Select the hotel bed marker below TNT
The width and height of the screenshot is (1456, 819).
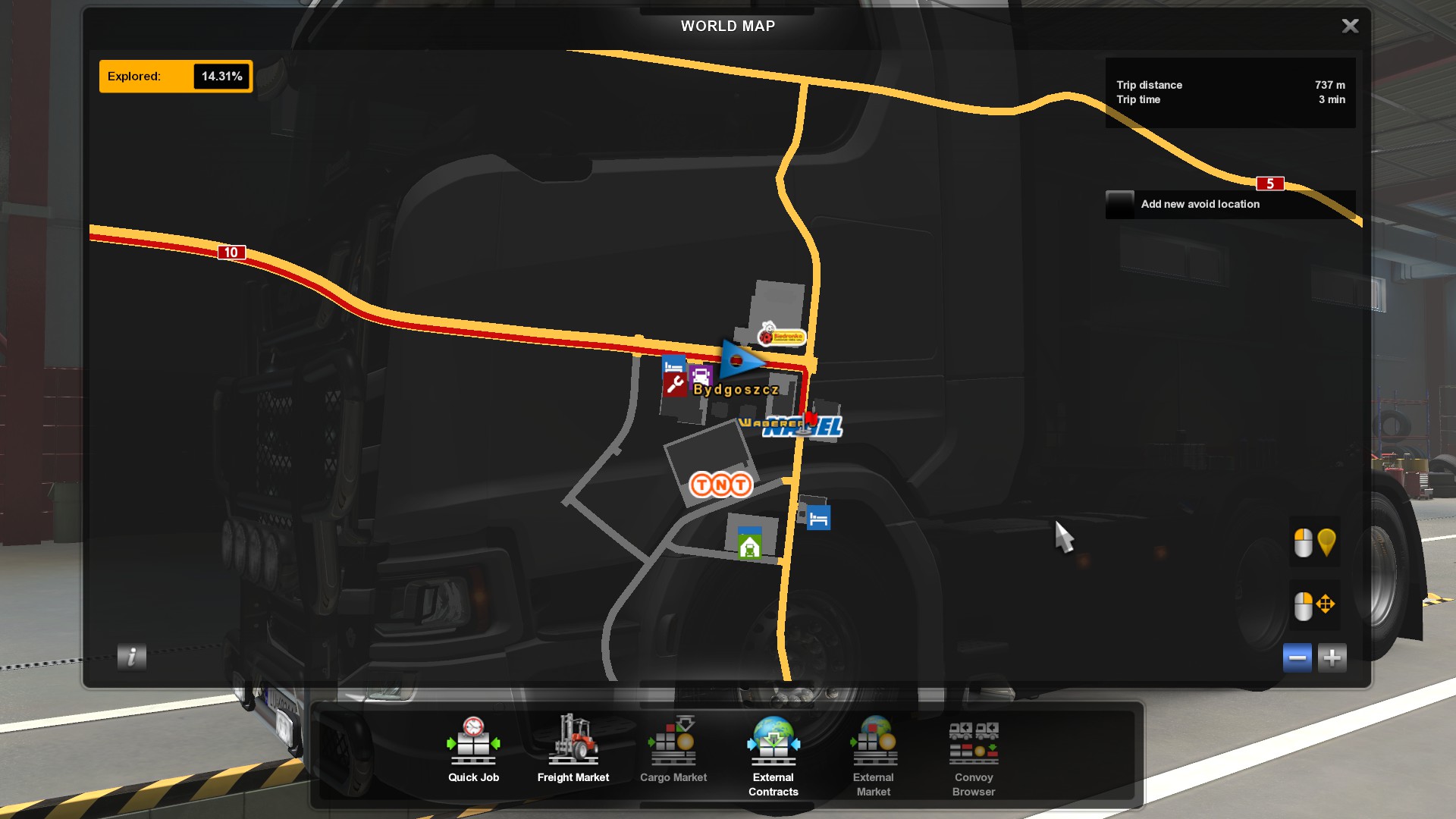tap(818, 519)
